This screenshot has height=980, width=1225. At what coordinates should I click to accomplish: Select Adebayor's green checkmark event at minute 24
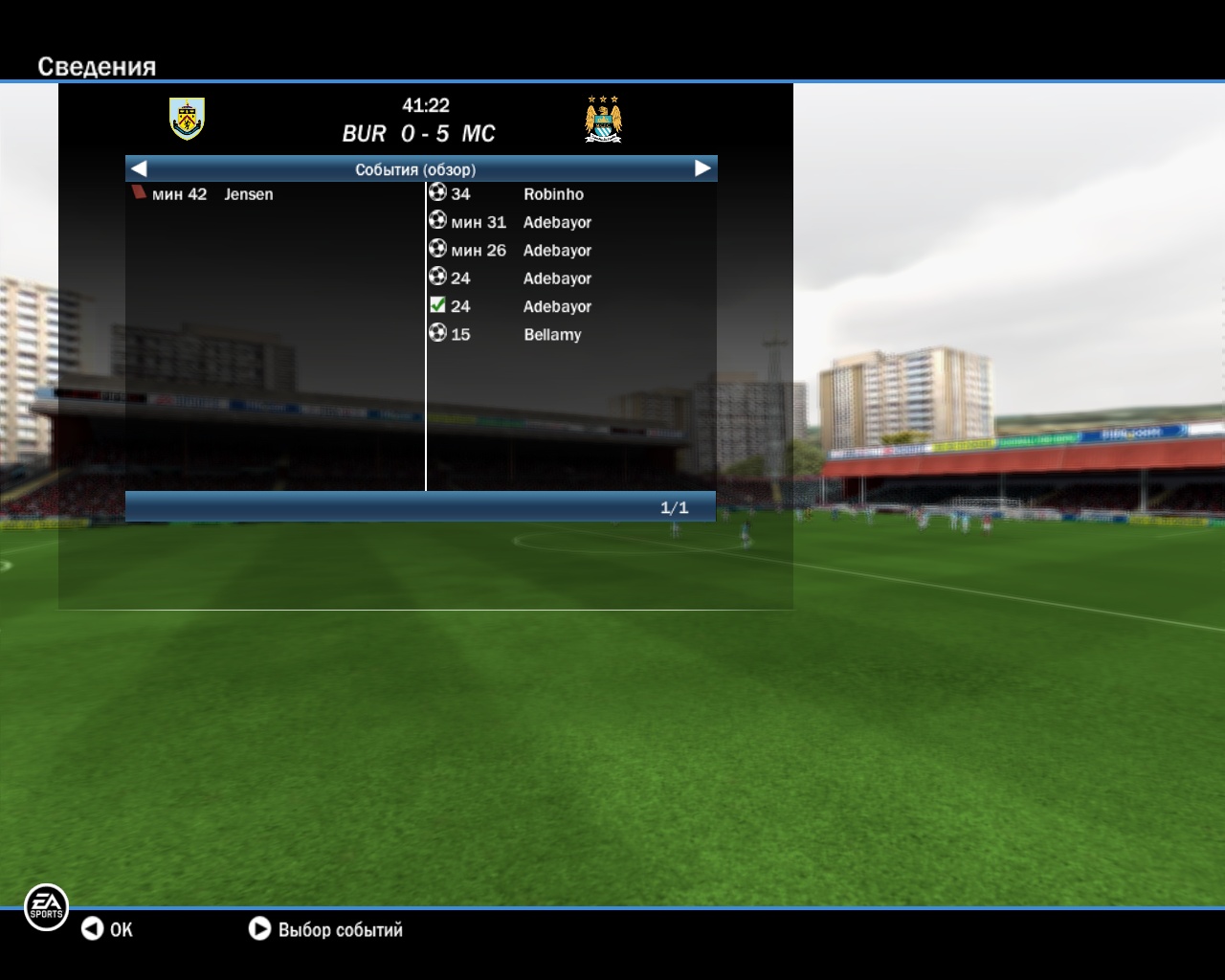tap(510, 306)
